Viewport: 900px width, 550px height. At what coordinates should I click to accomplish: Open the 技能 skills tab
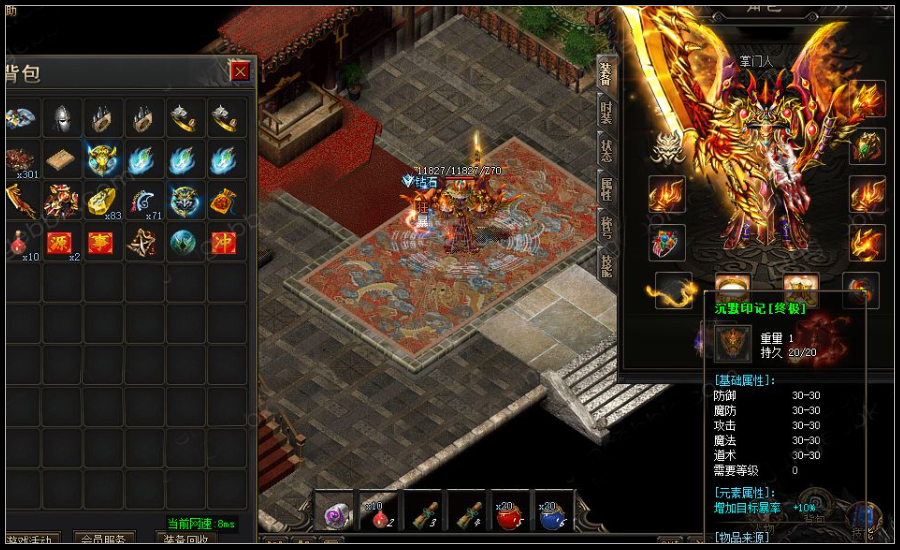tap(607, 265)
